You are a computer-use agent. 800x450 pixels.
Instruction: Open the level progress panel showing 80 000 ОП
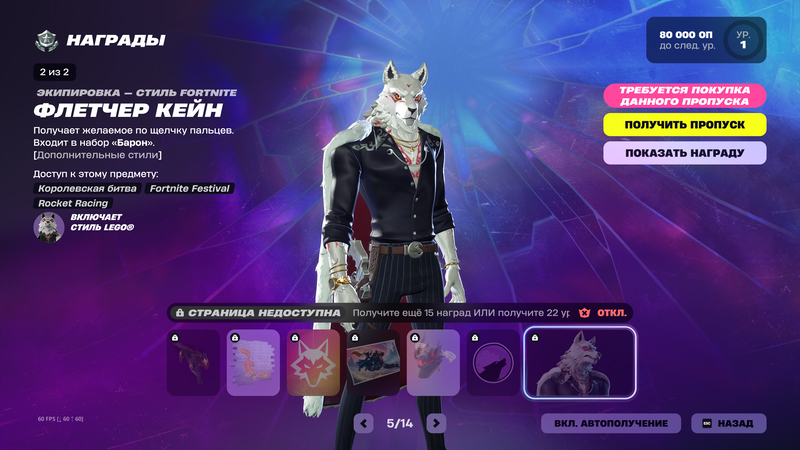pyautogui.click(x=706, y=40)
